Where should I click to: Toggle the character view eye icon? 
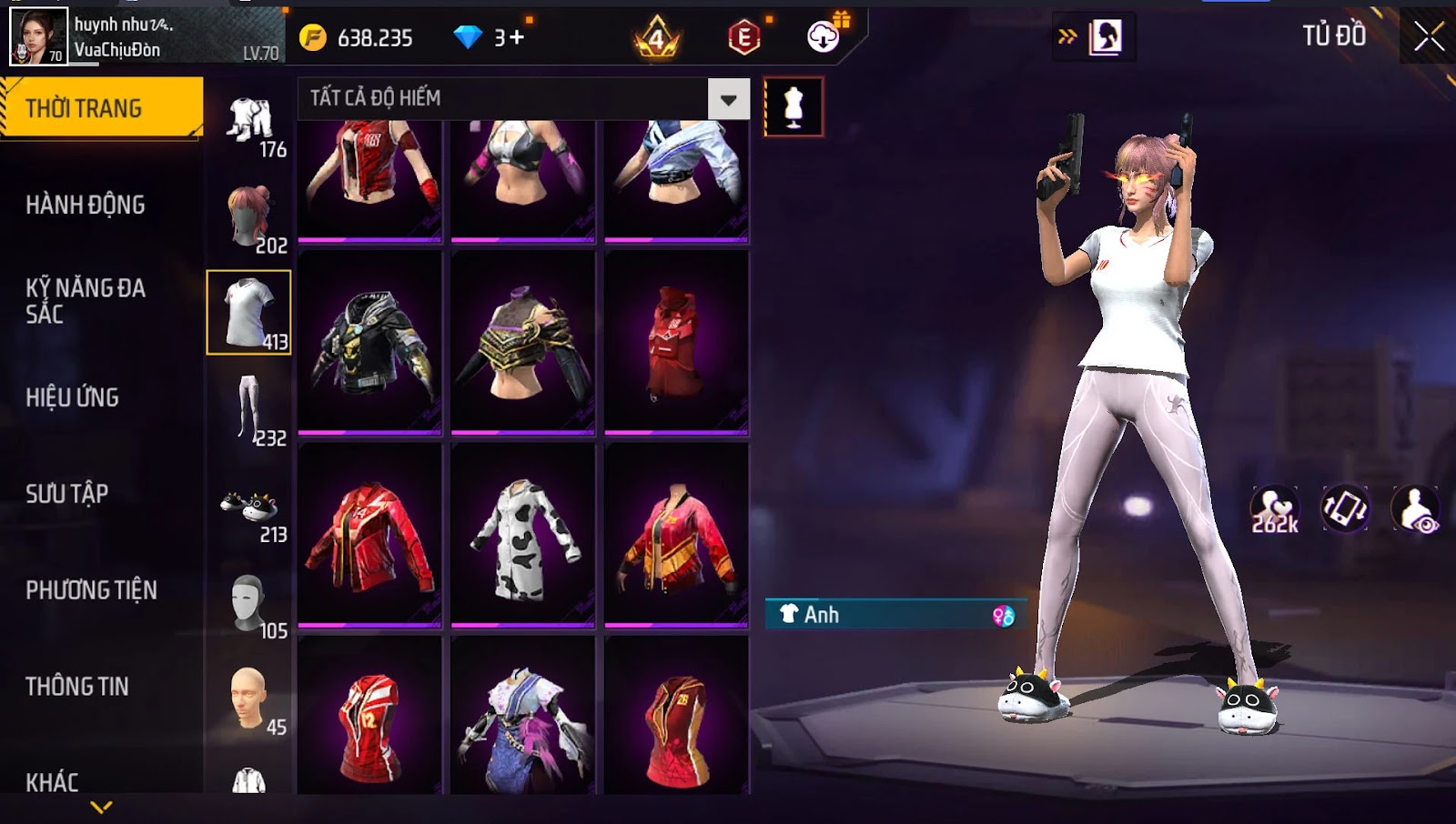click(1416, 509)
